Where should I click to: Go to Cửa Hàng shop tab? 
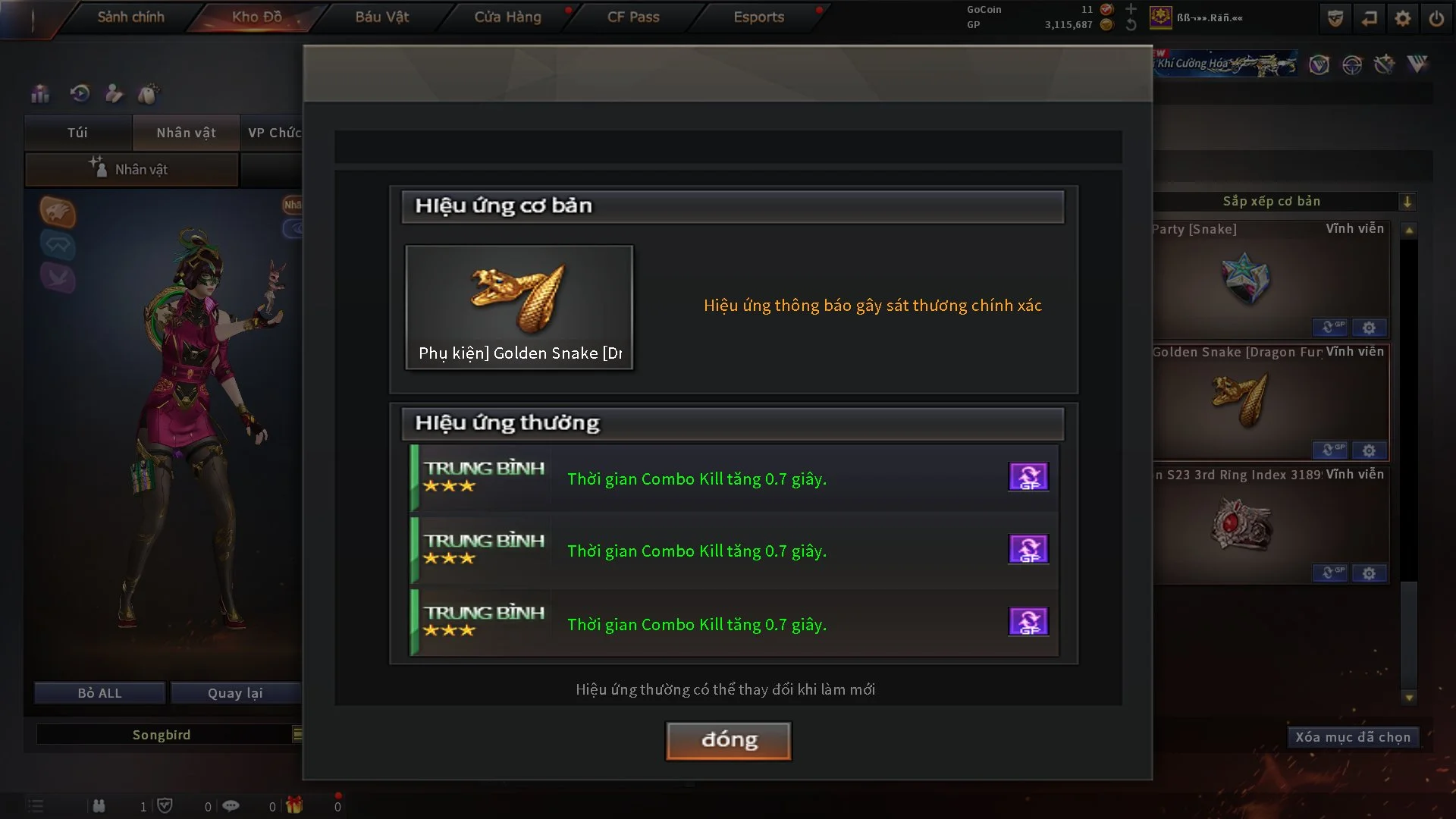[507, 17]
